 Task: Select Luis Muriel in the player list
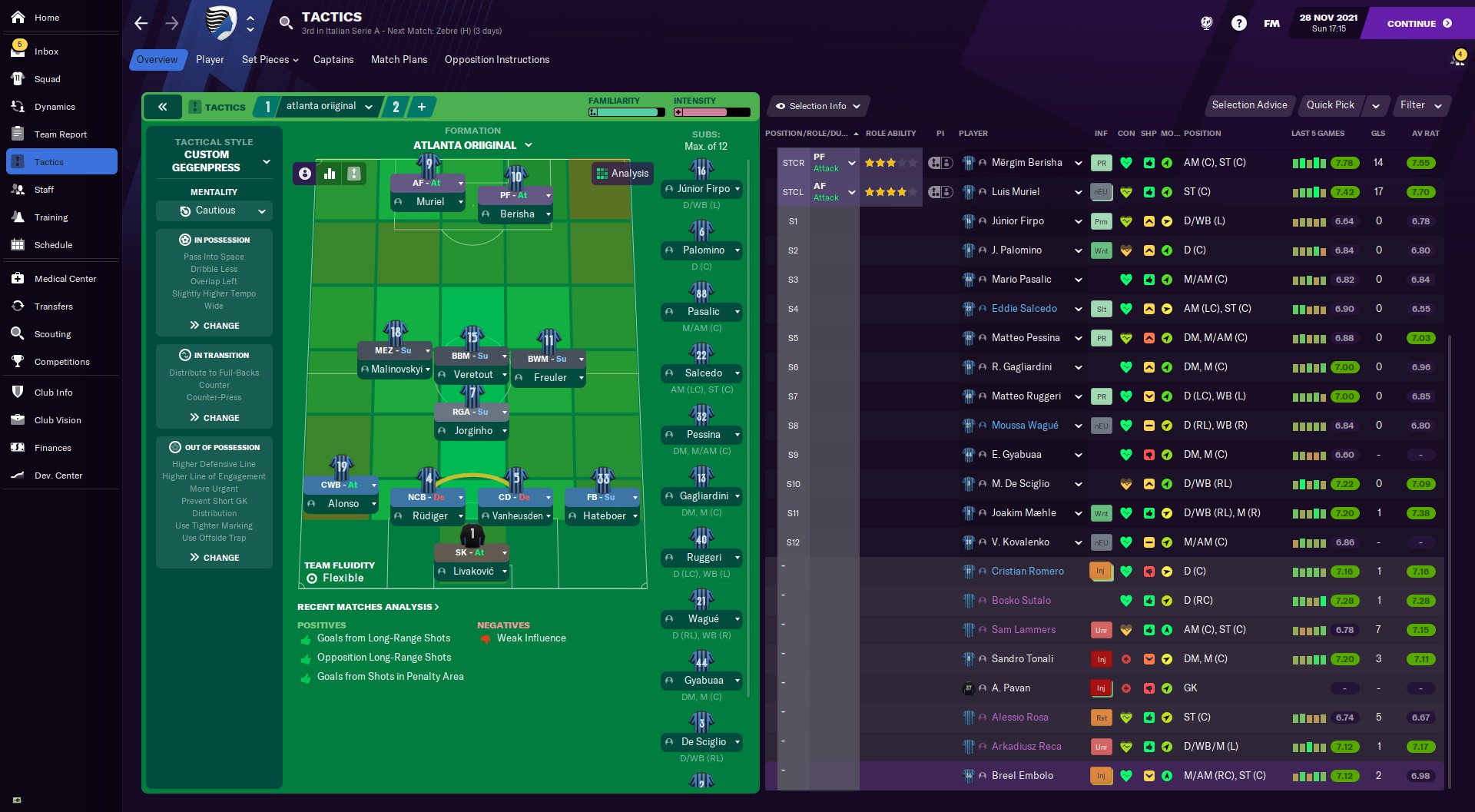[x=1015, y=192]
